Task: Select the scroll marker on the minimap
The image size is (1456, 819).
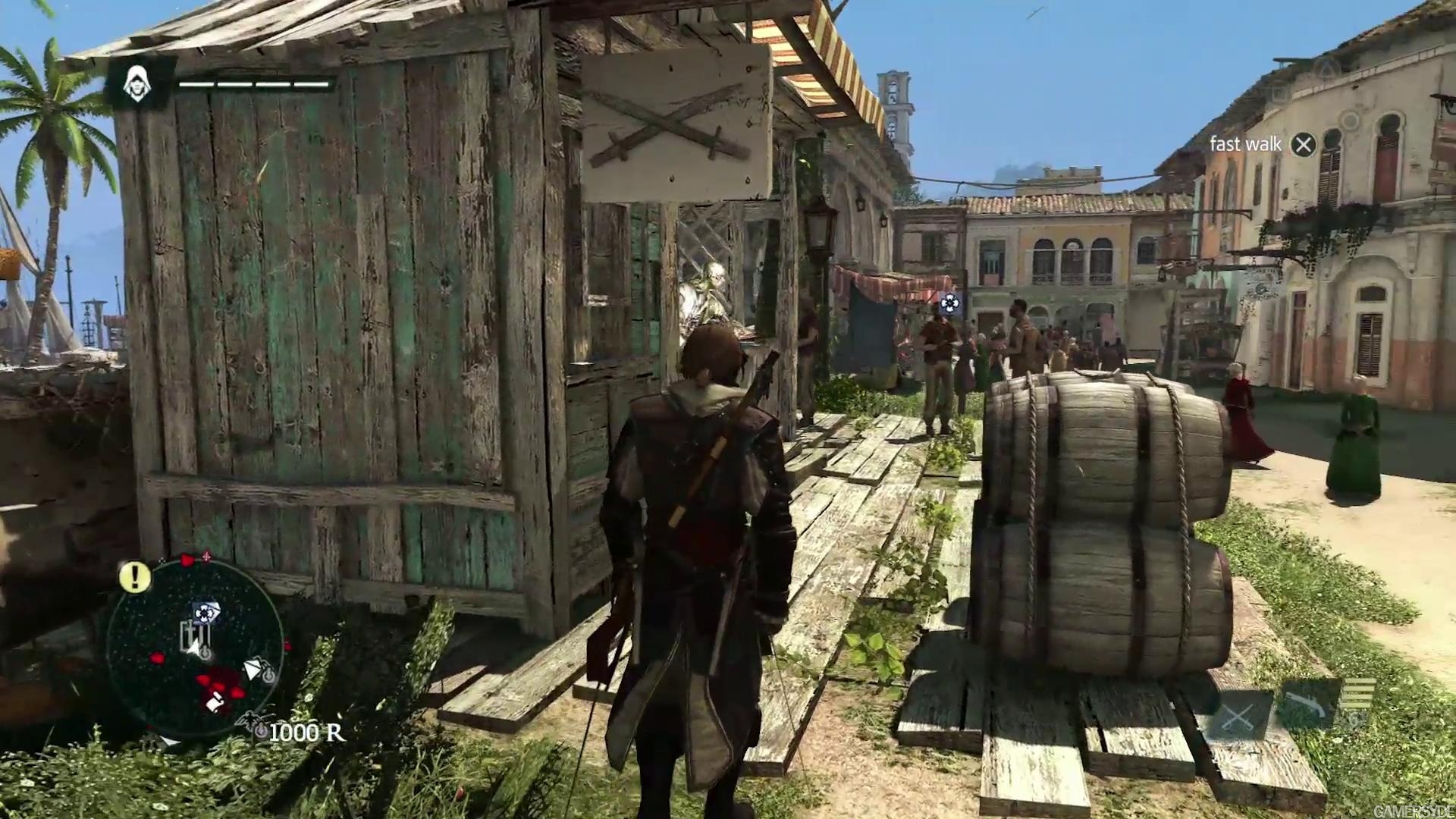Action: [213, 702]
